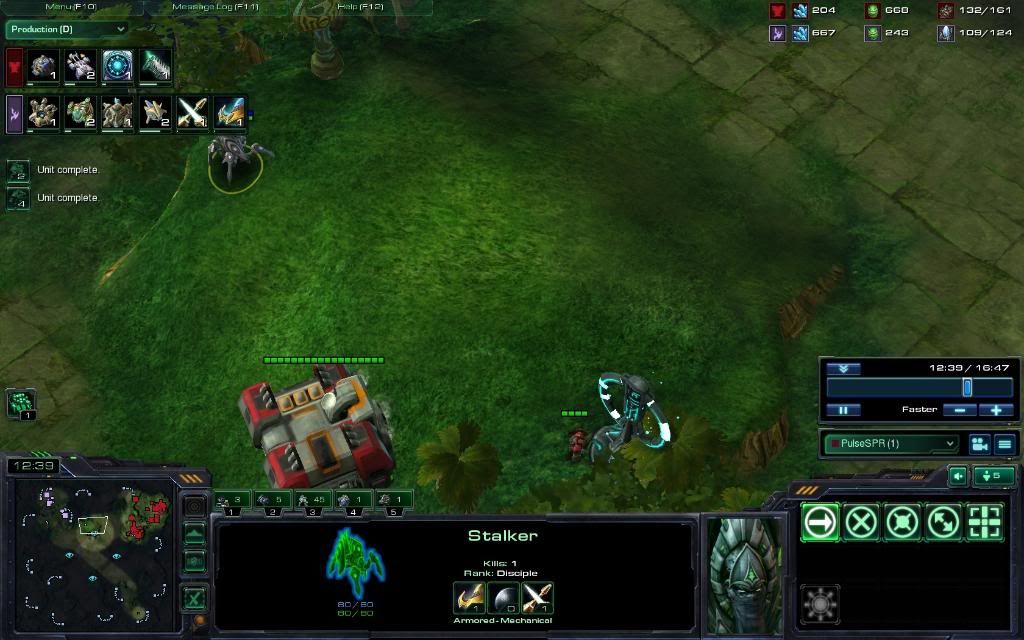Activate the Stop command

(861, 522)
